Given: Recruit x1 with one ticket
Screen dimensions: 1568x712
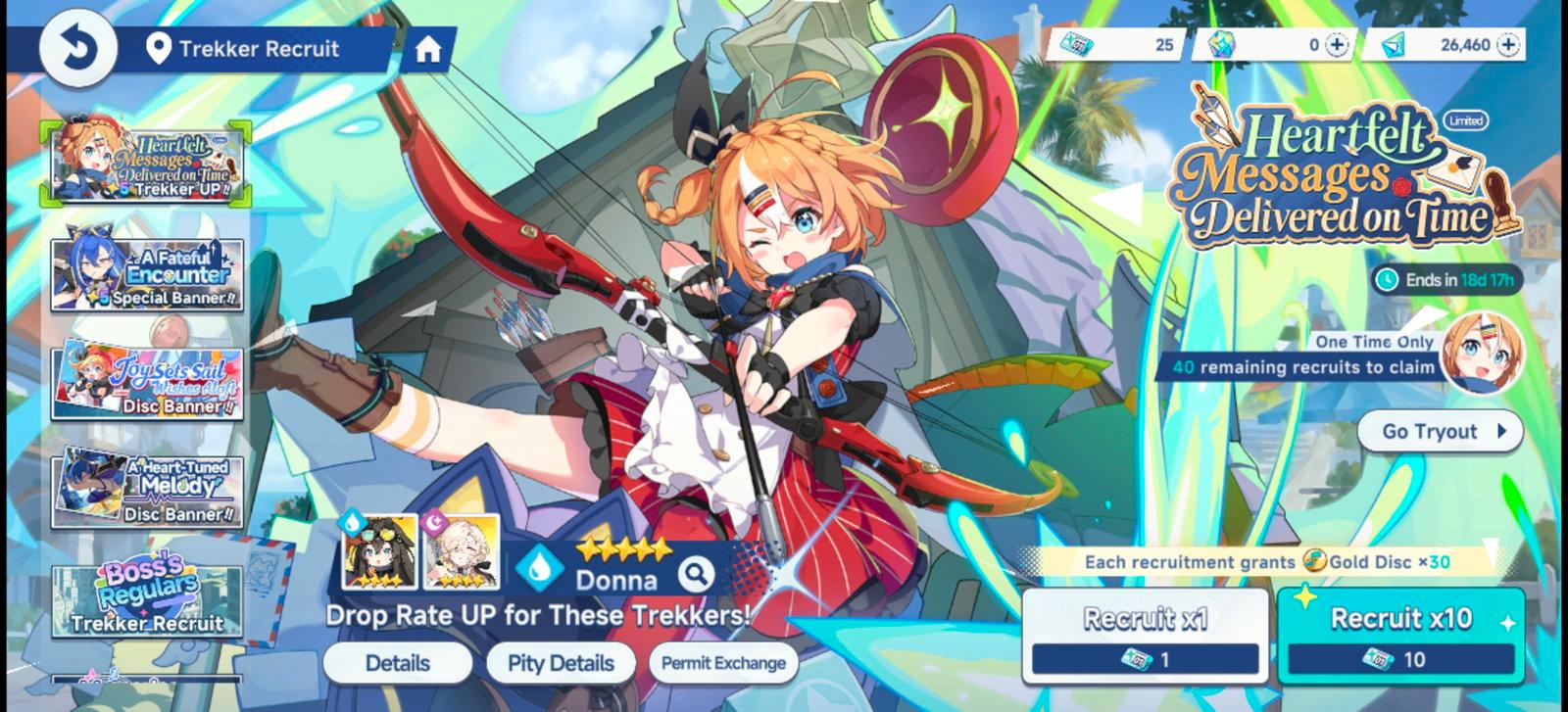Looking at the screenshot, I should 1145,635.
